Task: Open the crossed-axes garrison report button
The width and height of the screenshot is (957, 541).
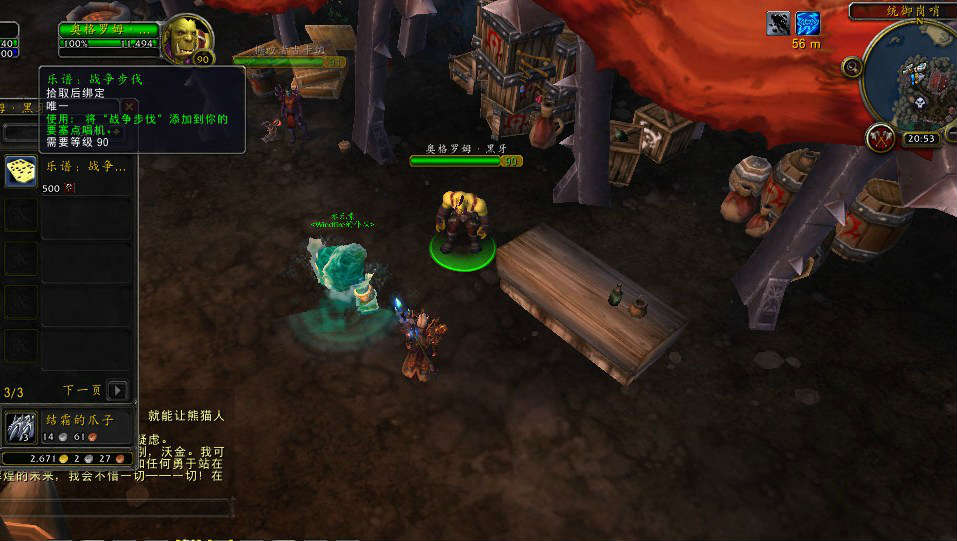Action: coord(882,139)
